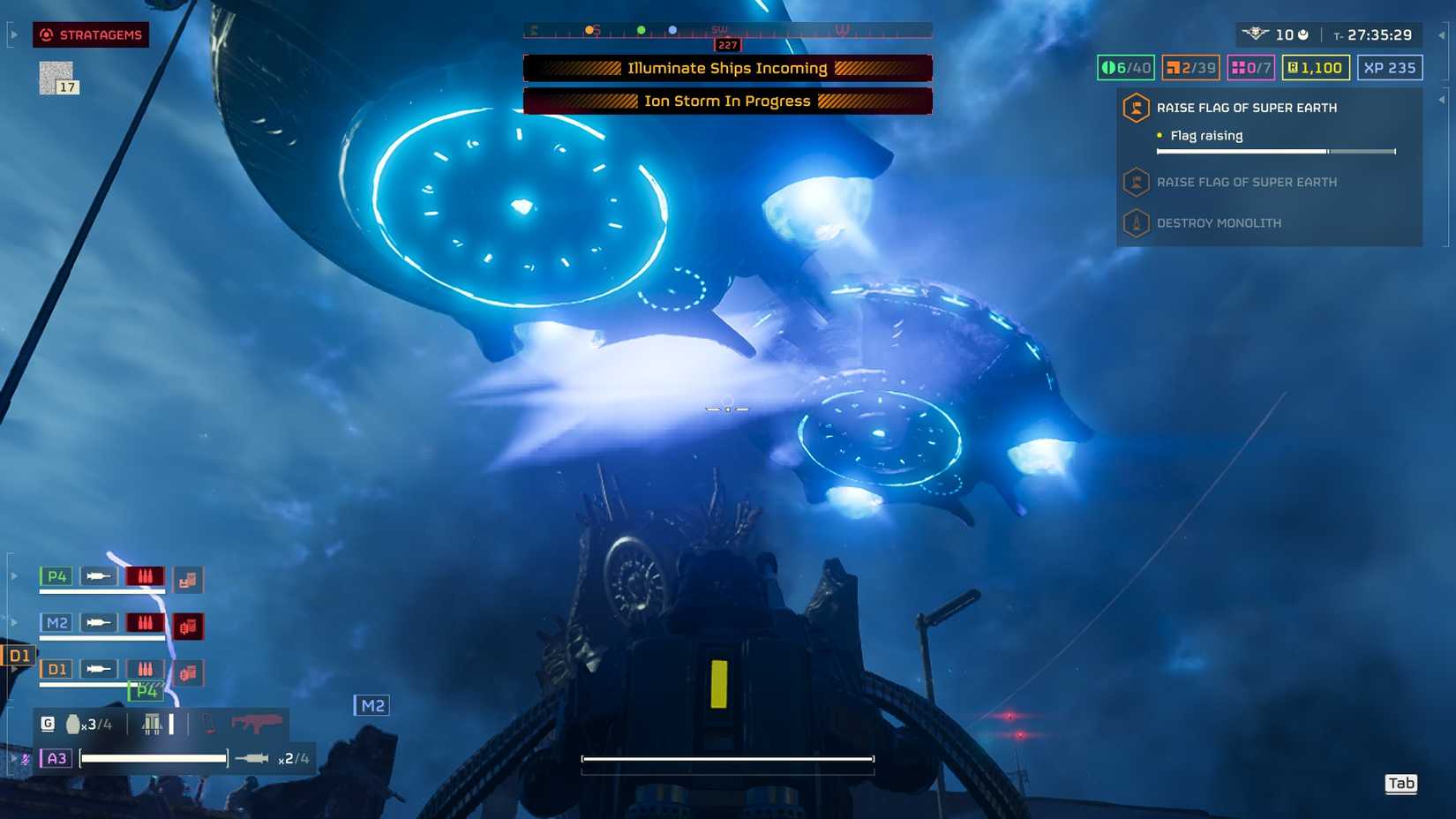Click the Illuminate Ships Incoming banner

727,68
